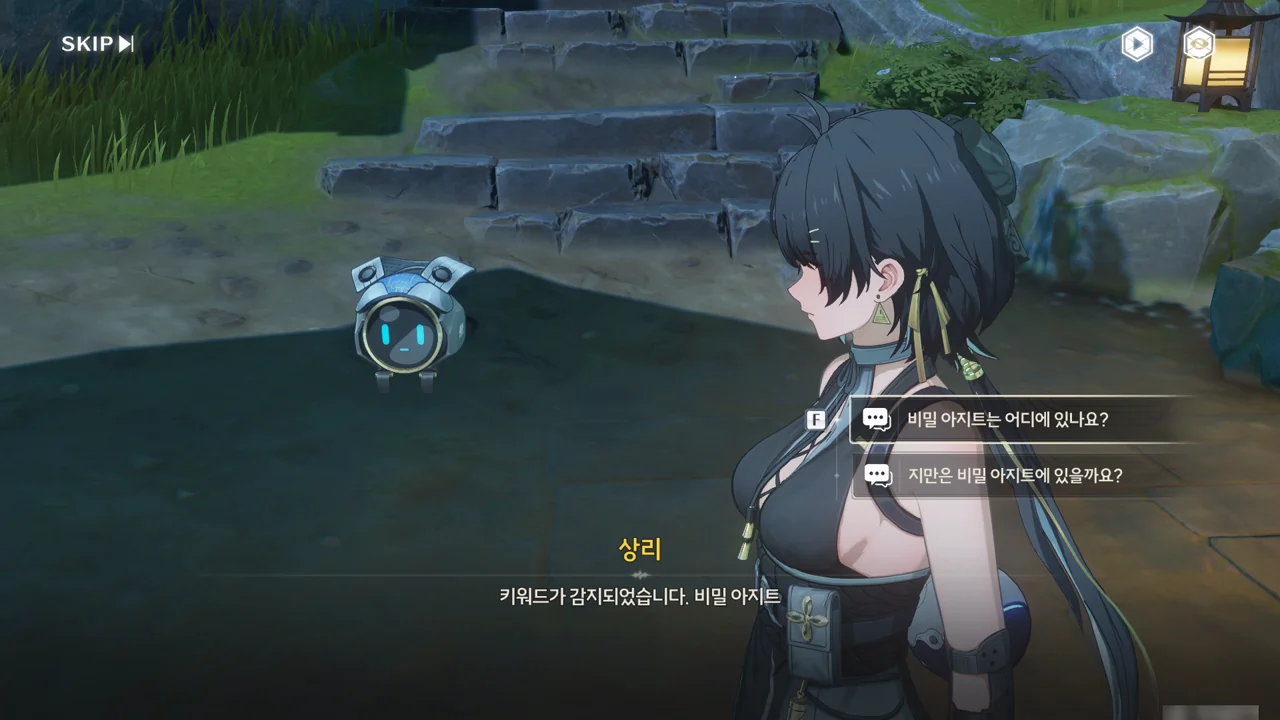Hide the interface with the eye icon
This screenshot has height=720, width=1280.
(x=1198, y=43)
